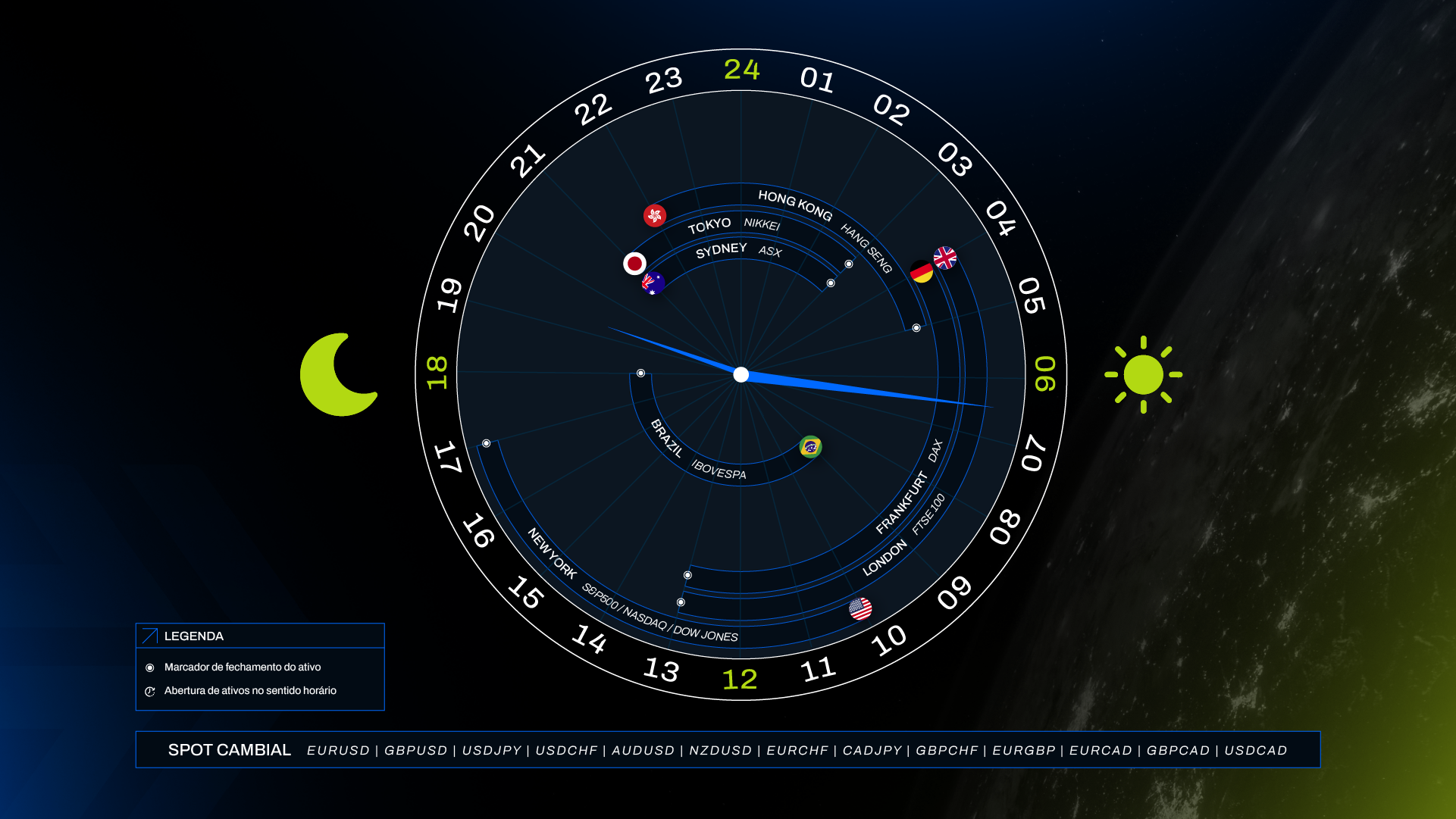Choose the Australian flag for Sydney ASX
Viewport: 1456px width, 819px height.
[653, 283]
